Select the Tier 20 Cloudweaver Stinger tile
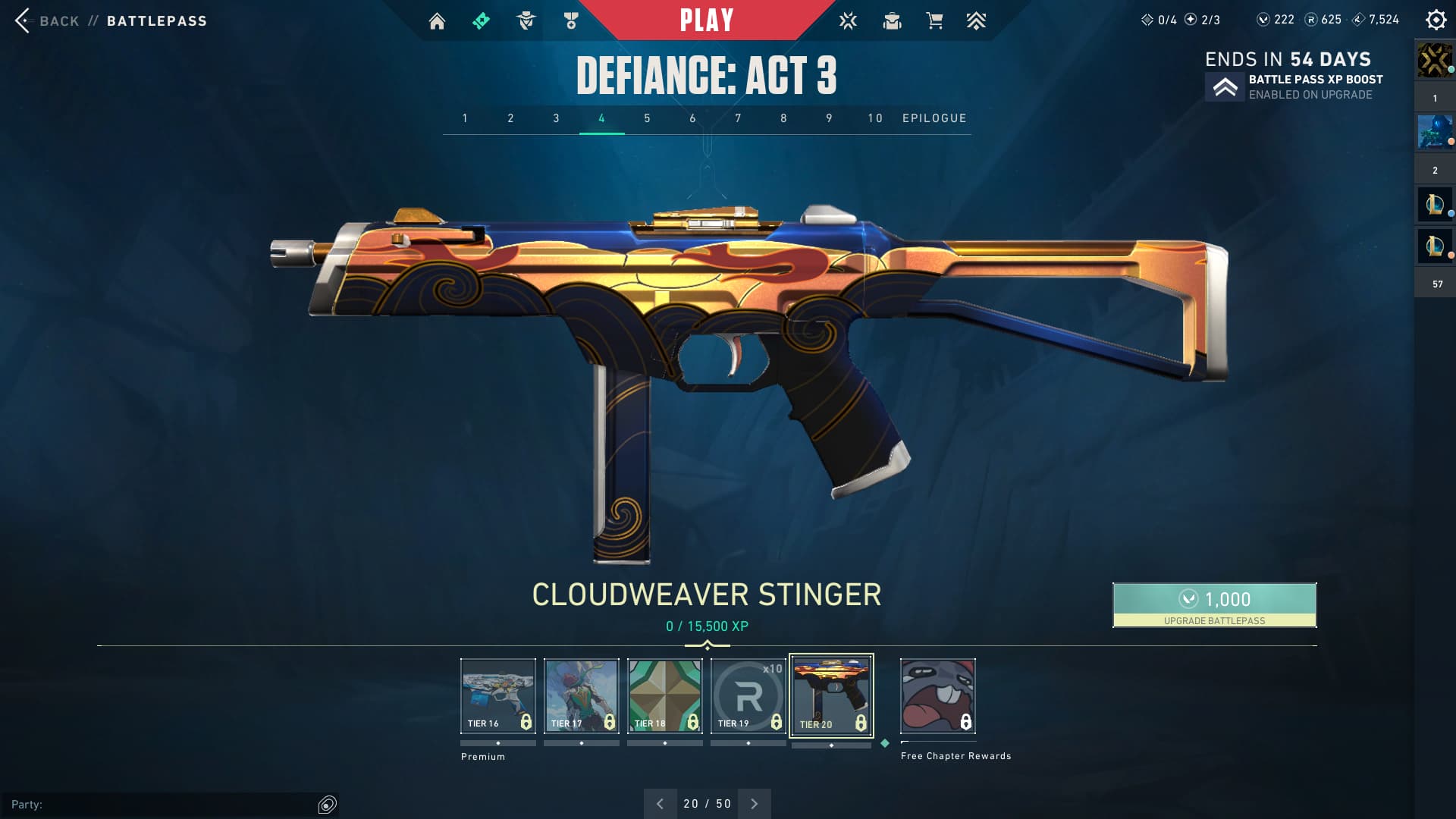The height and width of the screenshot is (819, 1456). click(831, 695)
